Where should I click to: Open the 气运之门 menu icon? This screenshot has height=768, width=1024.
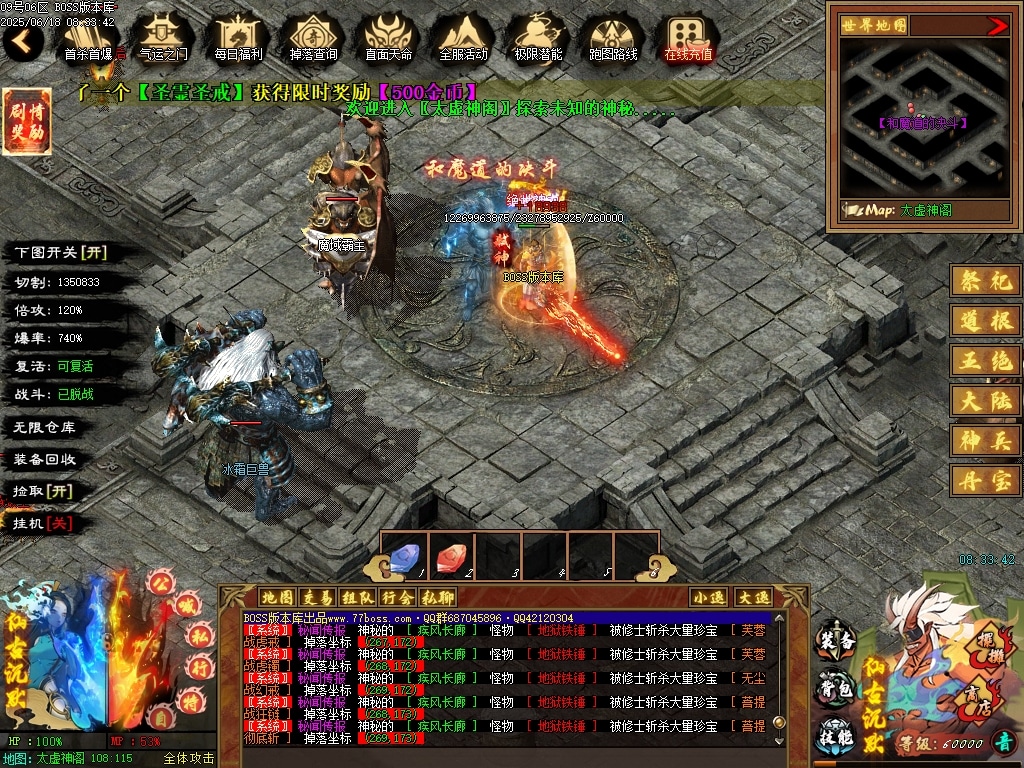pos(163,38)
